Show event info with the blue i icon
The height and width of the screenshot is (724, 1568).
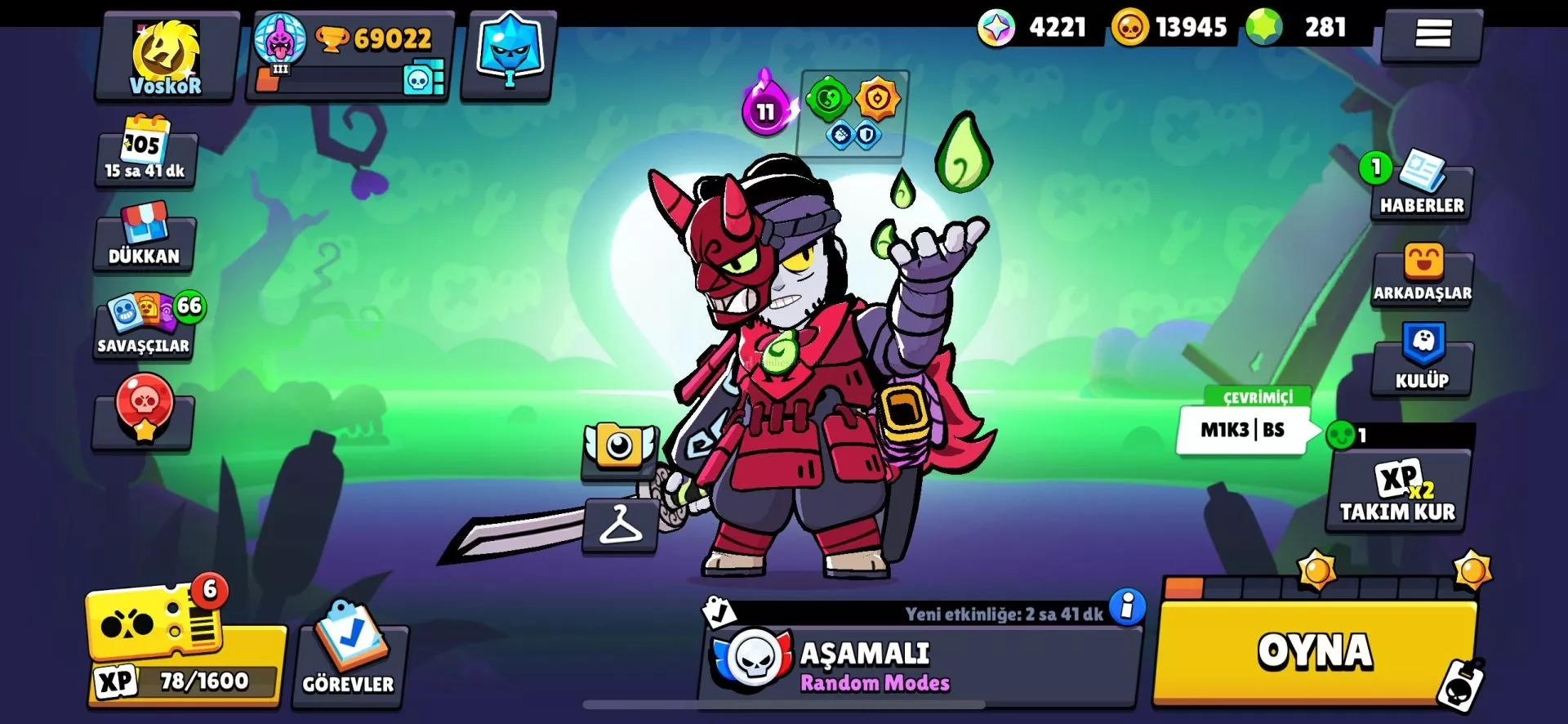pyautogui.click(x=1128, y=607)
